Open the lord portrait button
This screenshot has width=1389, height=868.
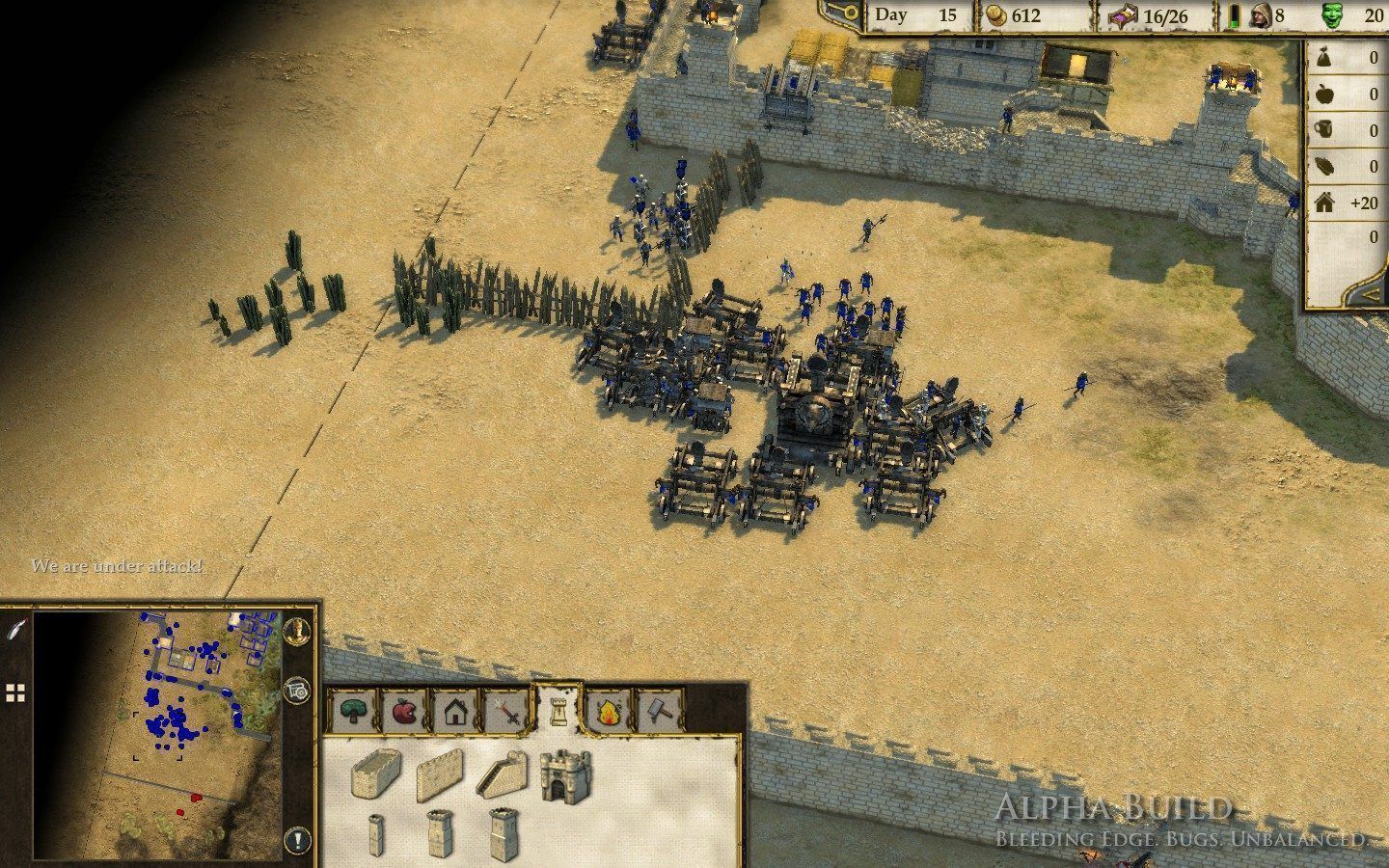[x=298, y=631]
